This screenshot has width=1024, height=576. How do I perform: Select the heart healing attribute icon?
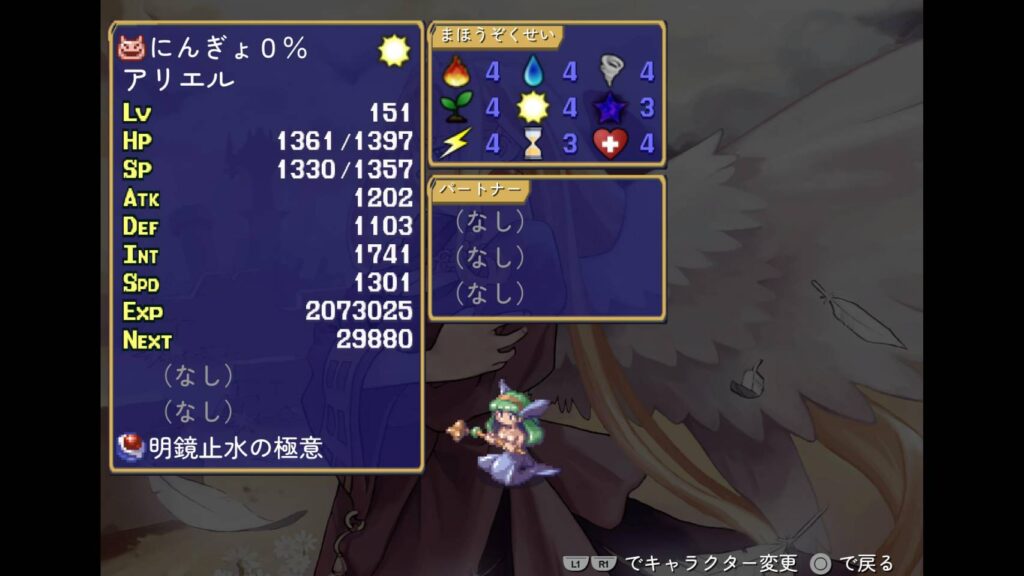(x=611, y=143)
